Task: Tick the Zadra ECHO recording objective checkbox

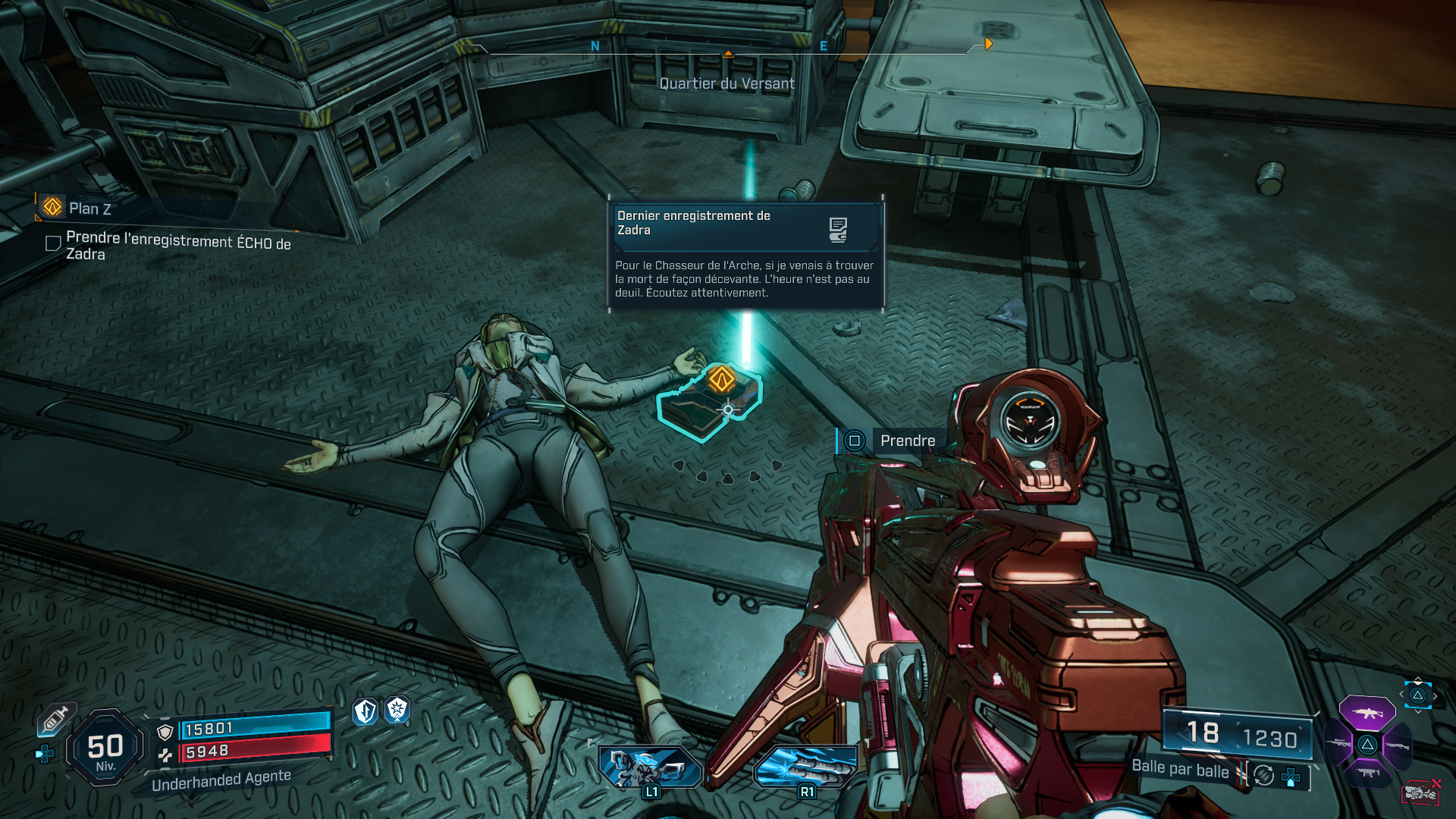Action: coord(53,243)
